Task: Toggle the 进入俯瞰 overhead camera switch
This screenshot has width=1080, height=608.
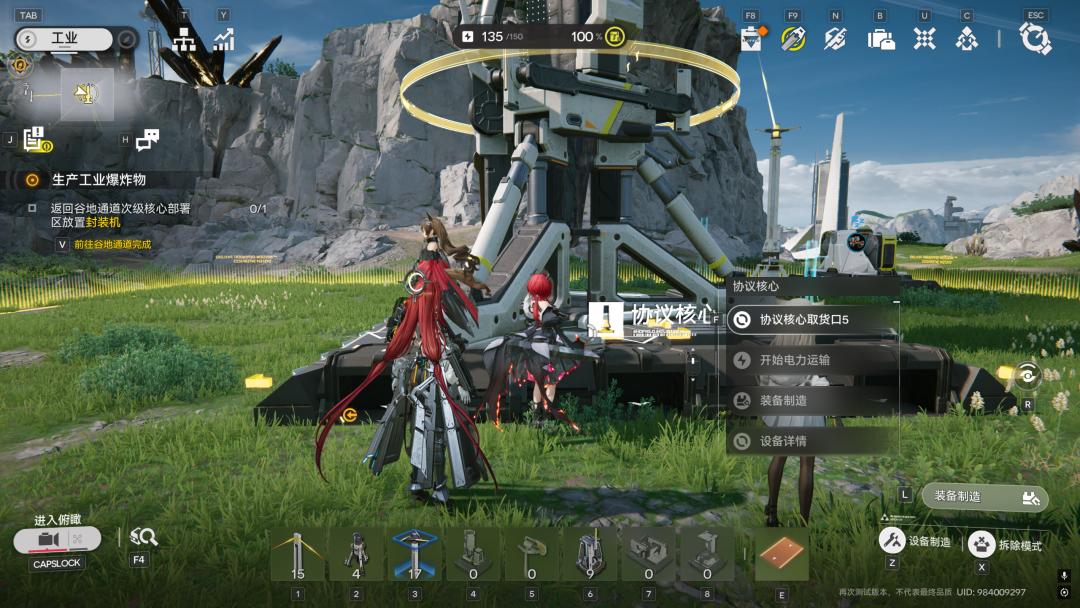Action: coord(58,540)
